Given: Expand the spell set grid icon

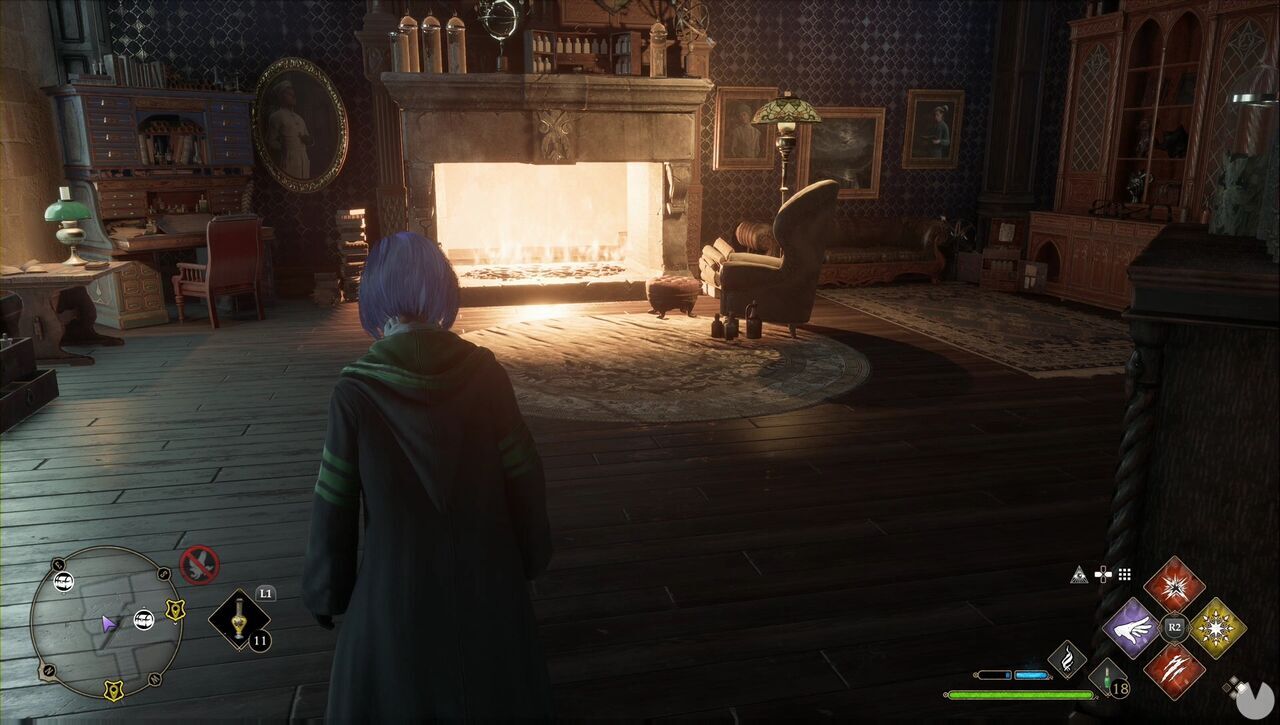Looking at the screenshot, I should 1124,573.
